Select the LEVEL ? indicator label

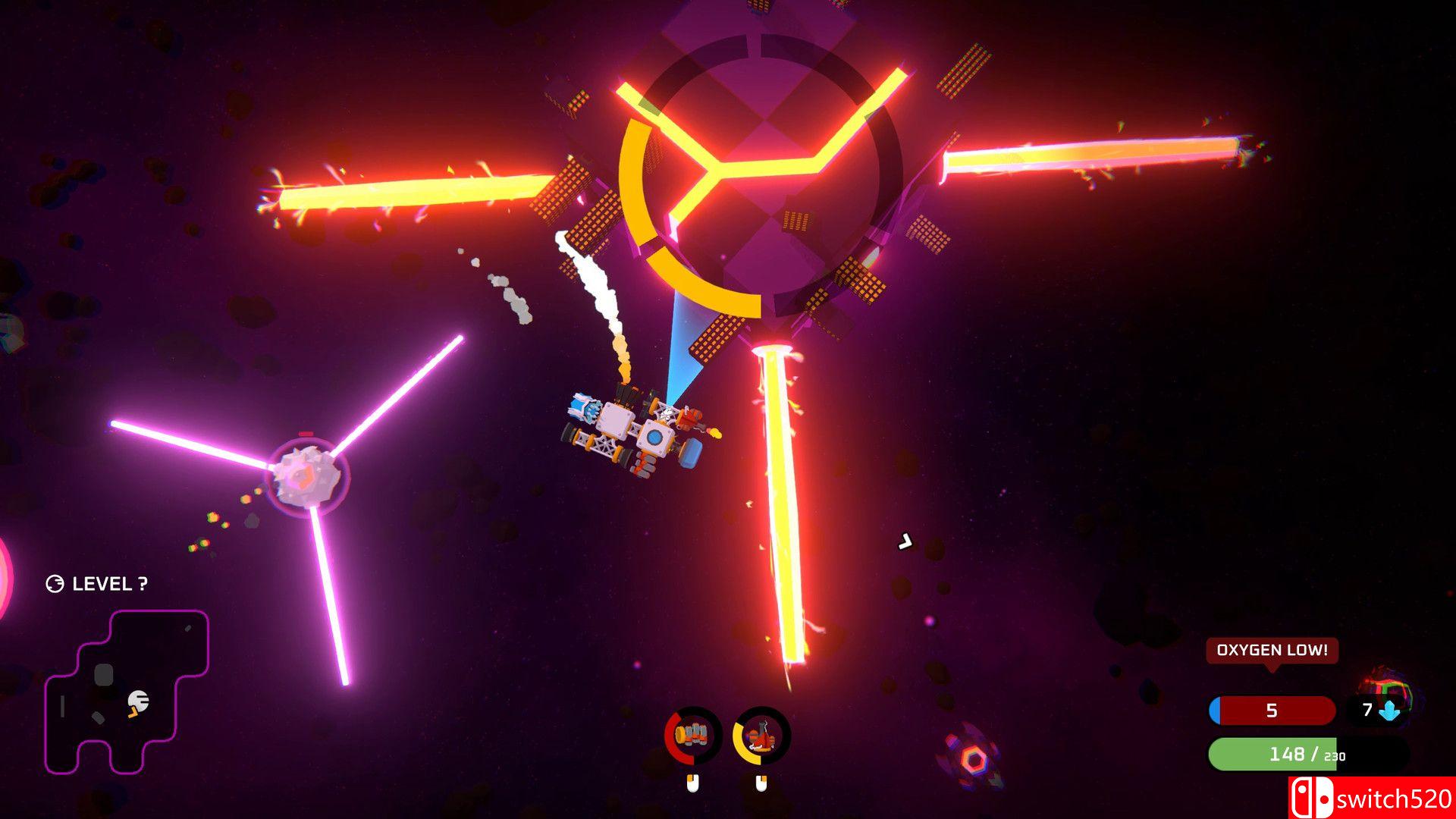click(x=97, y=584)
